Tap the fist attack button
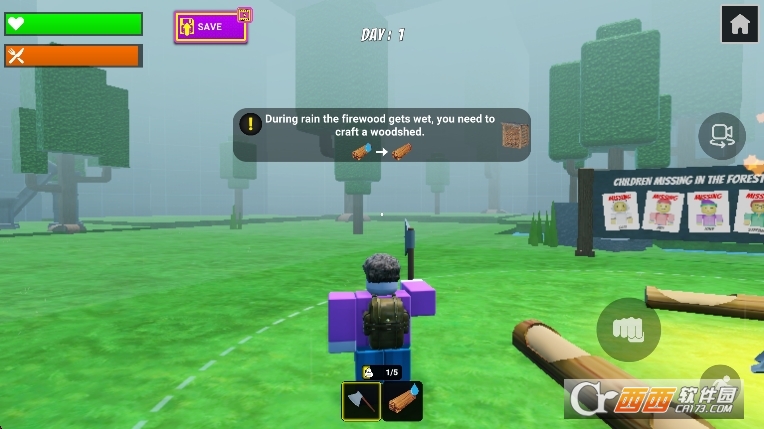764x429 pixels. tap(628, 329)
